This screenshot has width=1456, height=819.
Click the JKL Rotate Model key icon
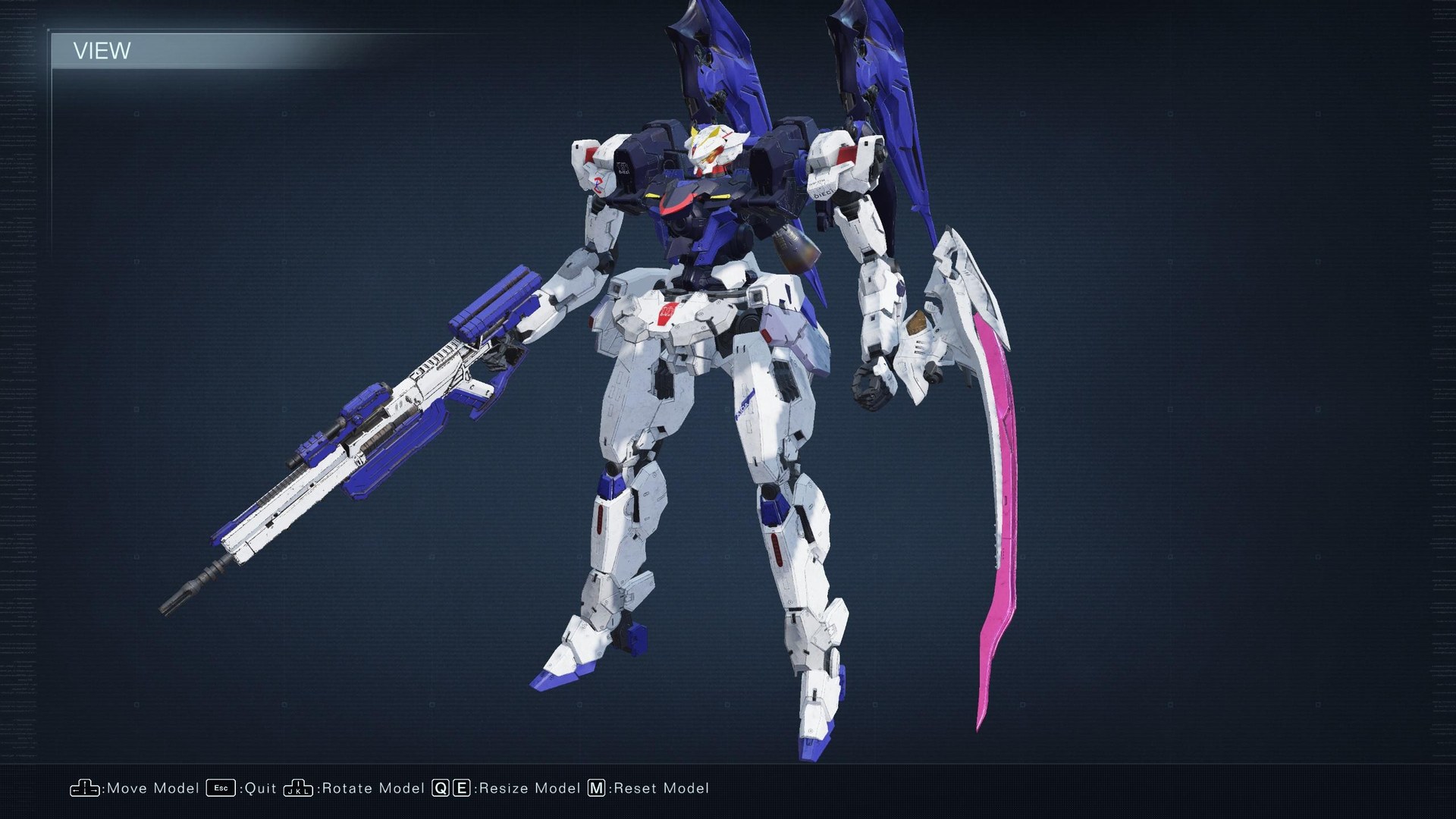click(x=298, y=789)
